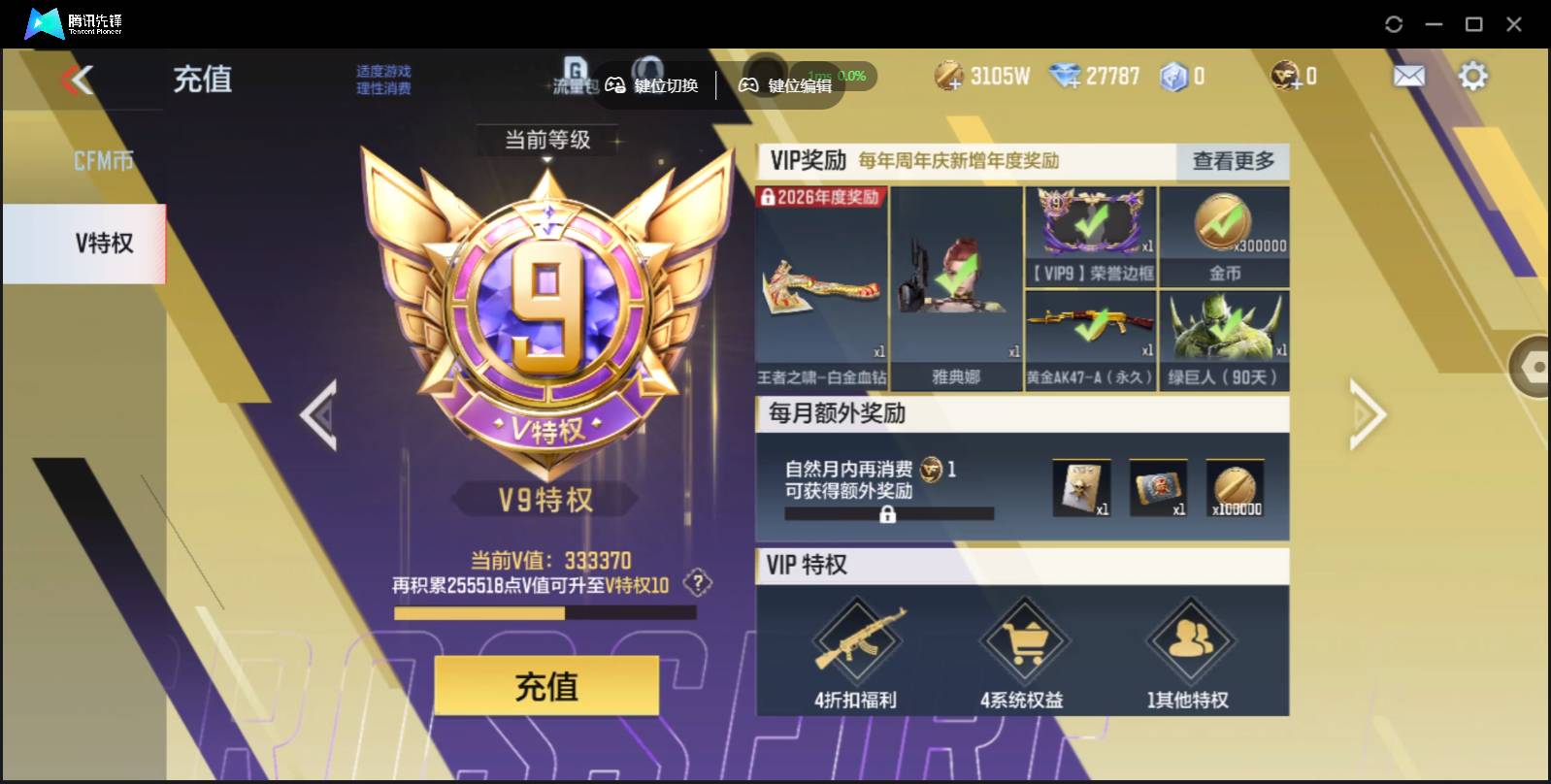Open the mail envelope icon
The height and width of the screenshot is (784, 1551).
tap(1409, 74)
